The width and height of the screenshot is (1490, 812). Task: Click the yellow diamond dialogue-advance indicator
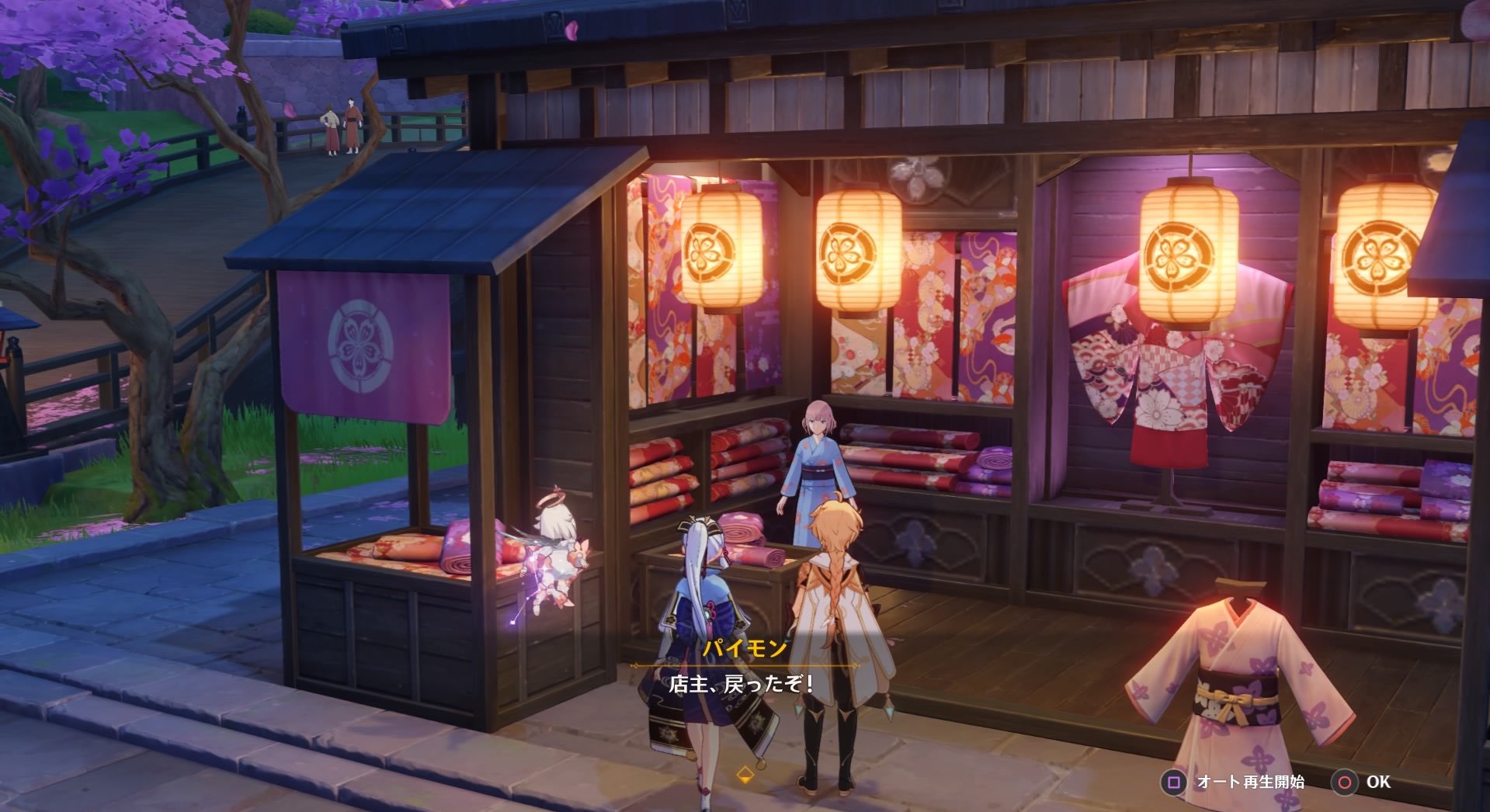coord(743,772)
